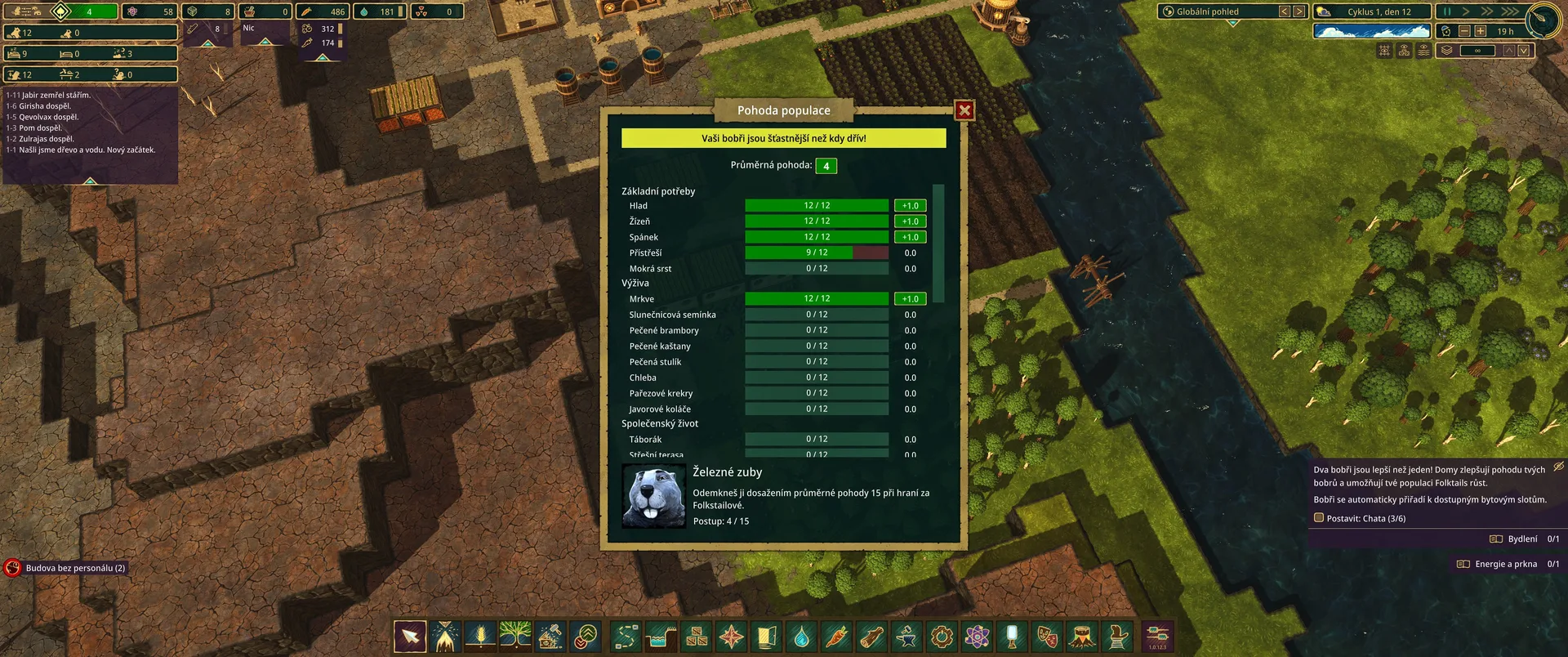This screenshot has width=1568, height=657.
Task: Open the tree planting tool
Action: tap(515, 637)
